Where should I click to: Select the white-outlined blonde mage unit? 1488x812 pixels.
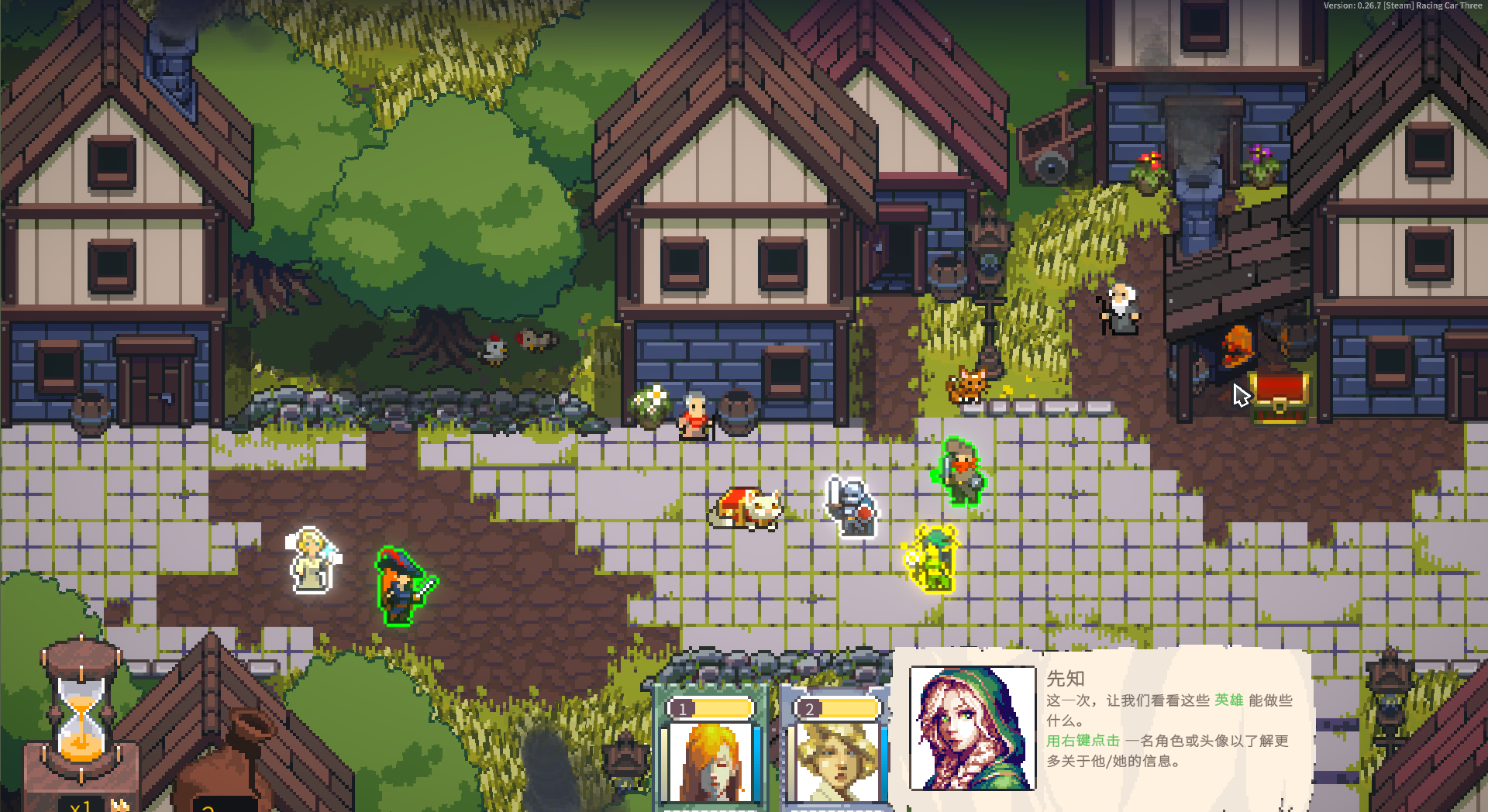click(x=312, y=560)
